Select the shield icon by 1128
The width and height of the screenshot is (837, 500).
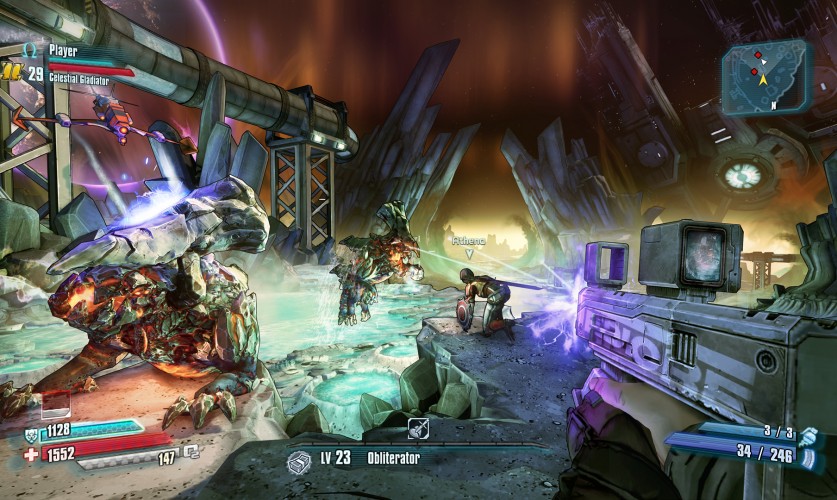coord(31,433)
